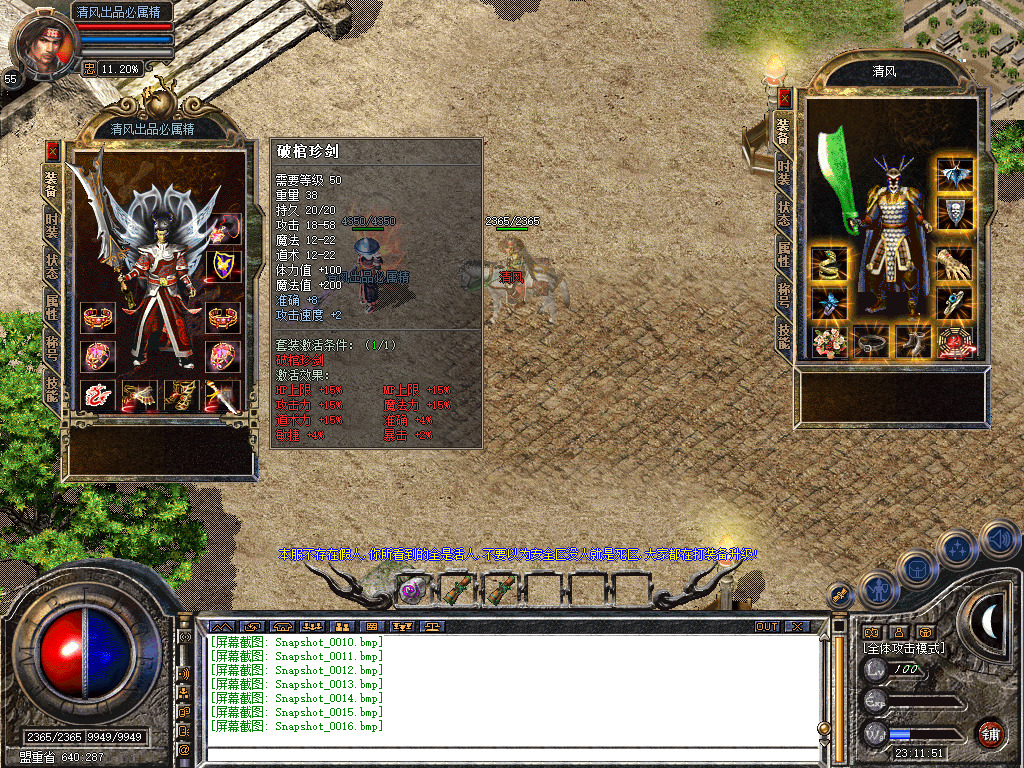Select the boots slot in 清风 panel
Screen dimensions: 1024x768
(913, 342)
